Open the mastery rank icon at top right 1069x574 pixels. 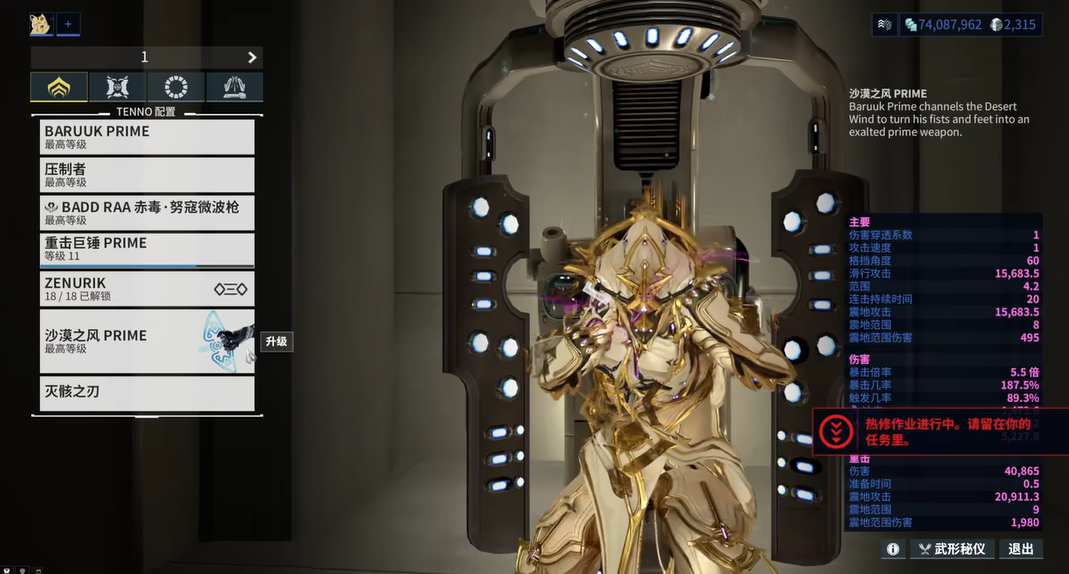coord(884,25)
